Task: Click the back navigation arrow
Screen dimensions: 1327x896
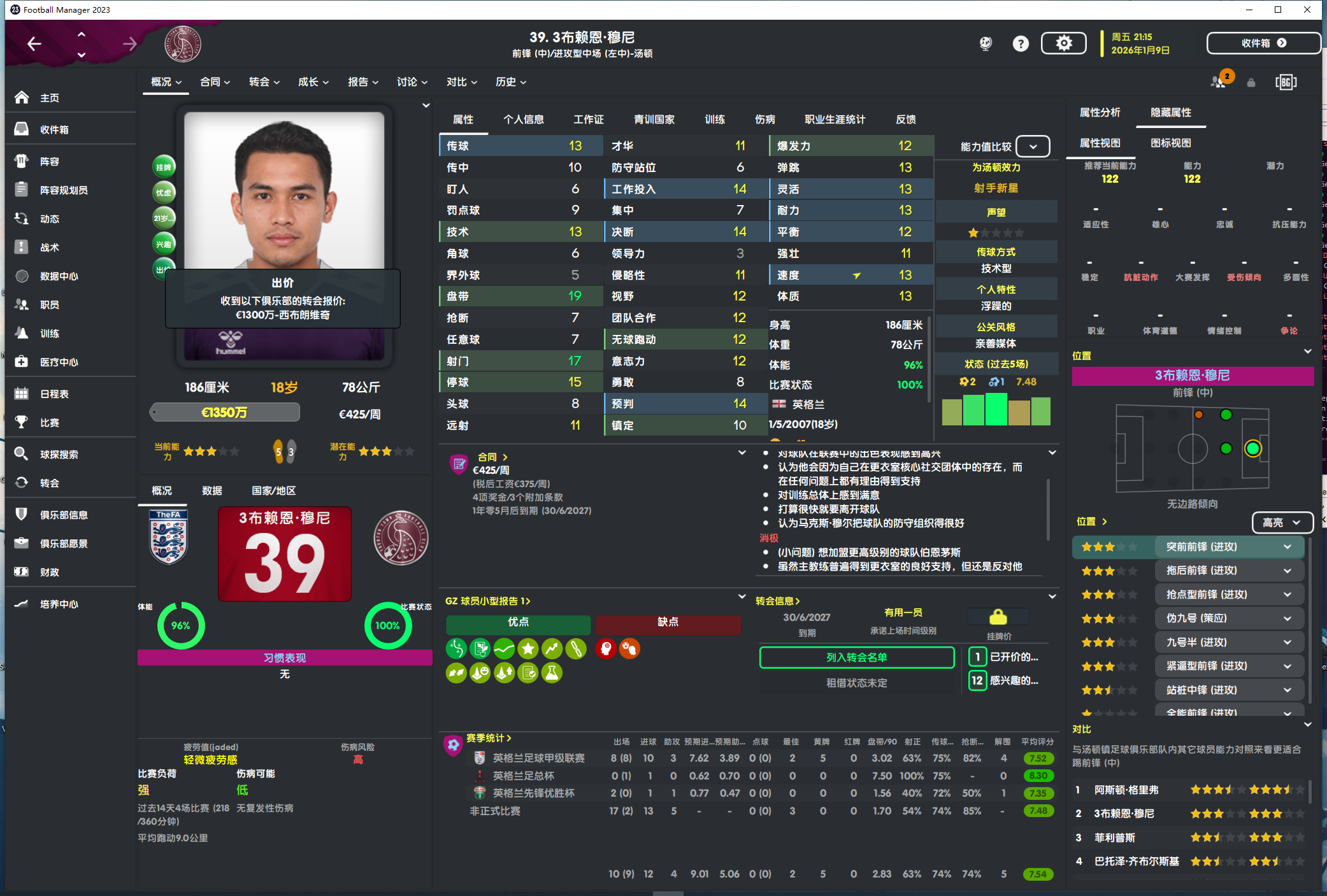Action: click(x=34, y=43)
